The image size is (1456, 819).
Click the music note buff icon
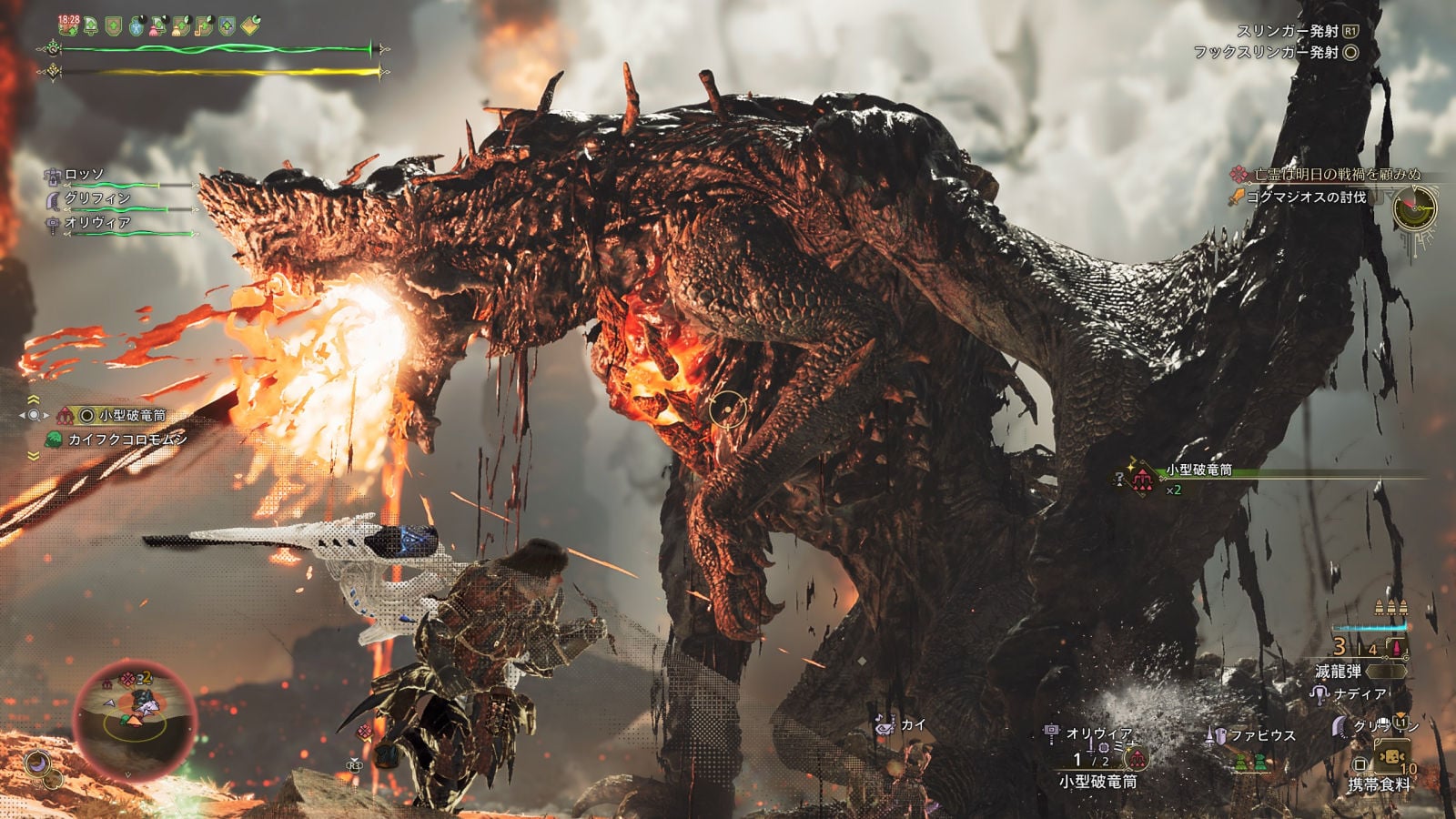pos(206,25)
